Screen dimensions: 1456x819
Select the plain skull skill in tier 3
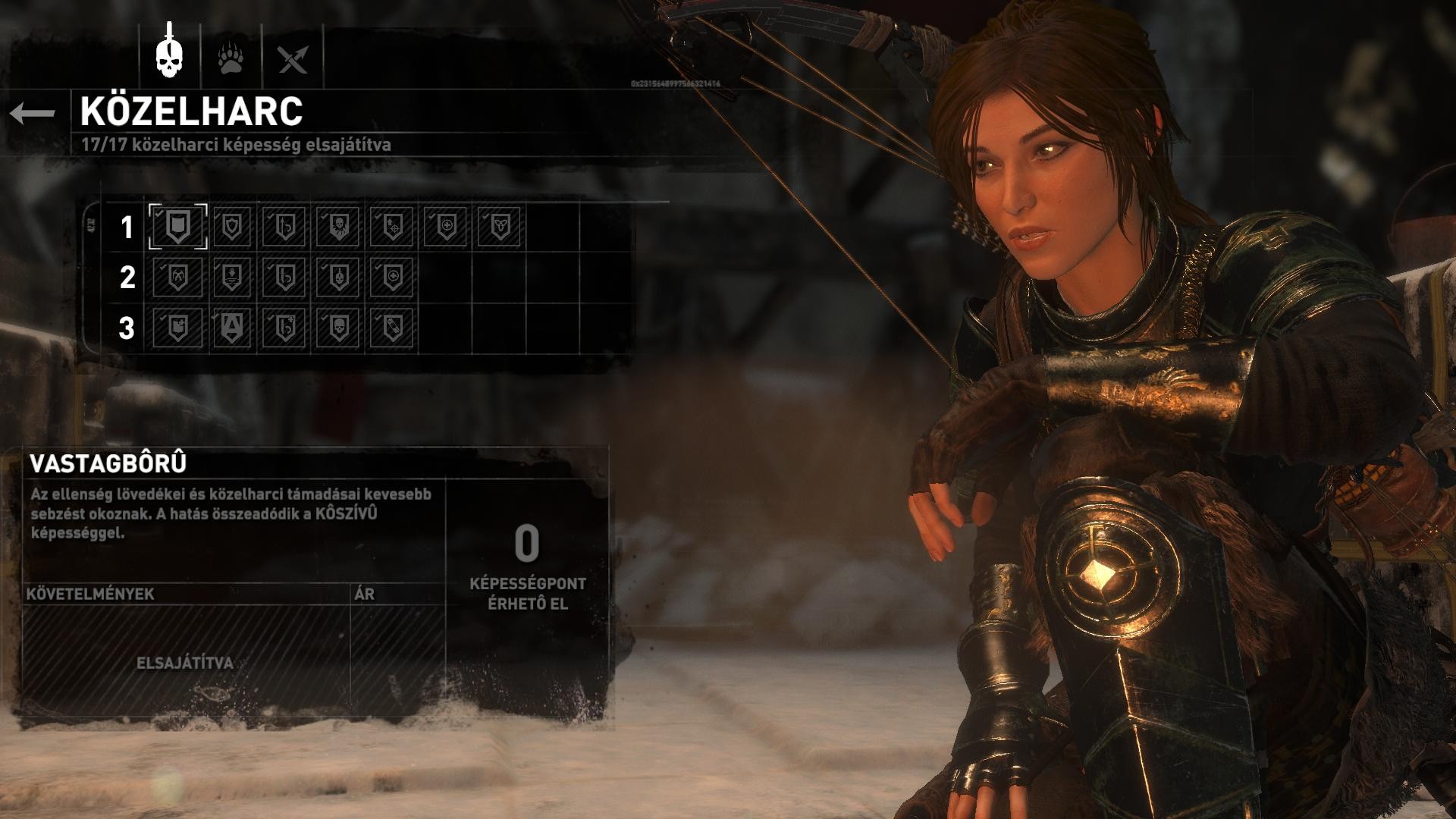pos(337,328)
